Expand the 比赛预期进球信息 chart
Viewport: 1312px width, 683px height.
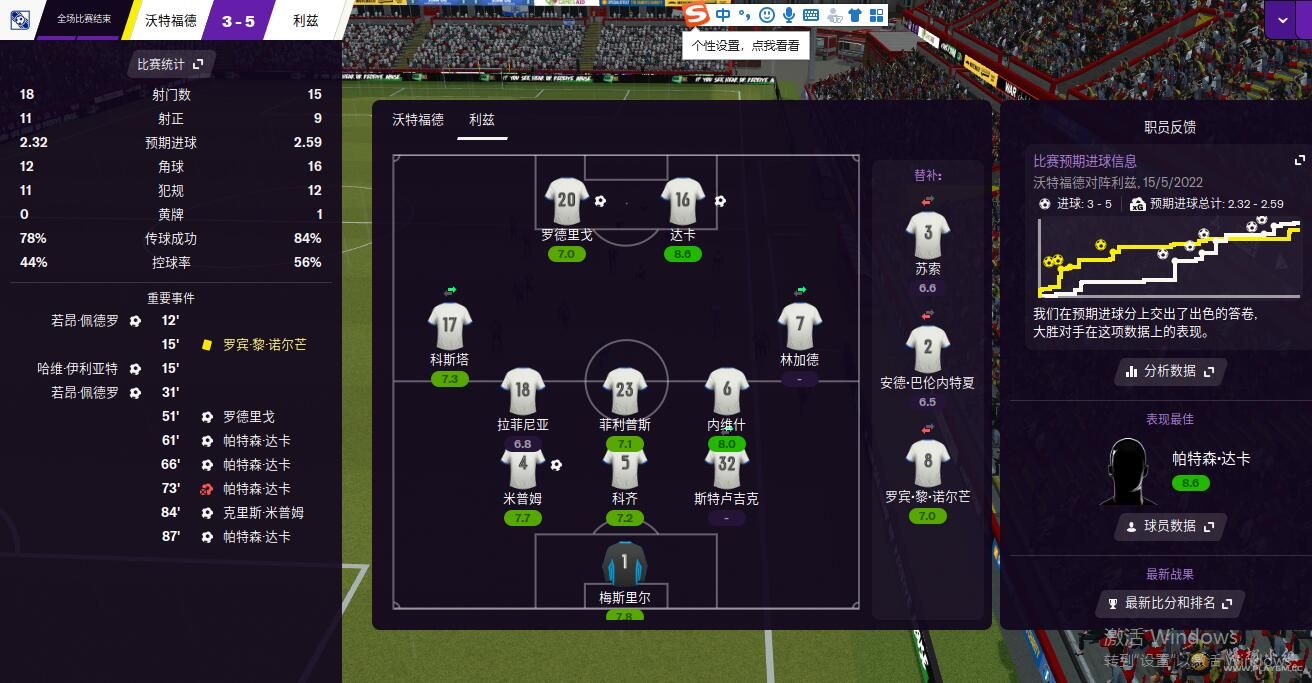[1299, 160]
